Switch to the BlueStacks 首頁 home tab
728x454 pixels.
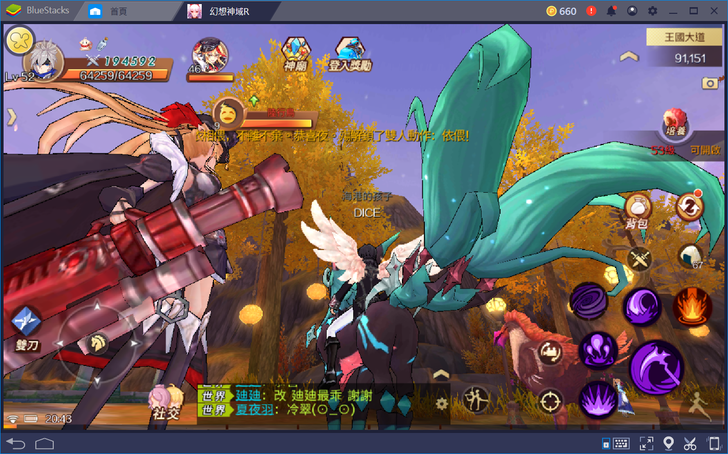[x=109, y=11]
